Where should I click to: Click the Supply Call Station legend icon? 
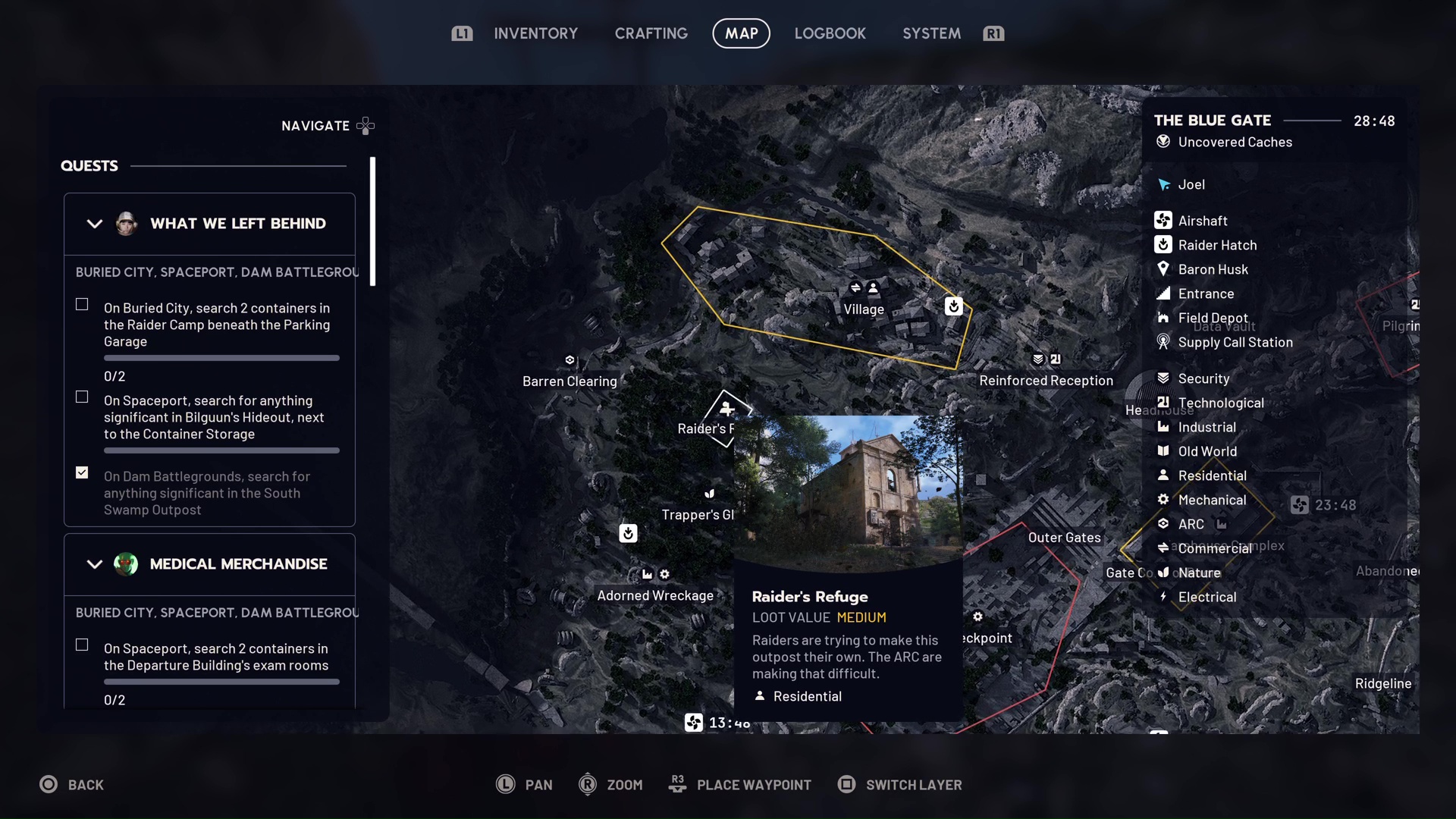(1164, 342)
